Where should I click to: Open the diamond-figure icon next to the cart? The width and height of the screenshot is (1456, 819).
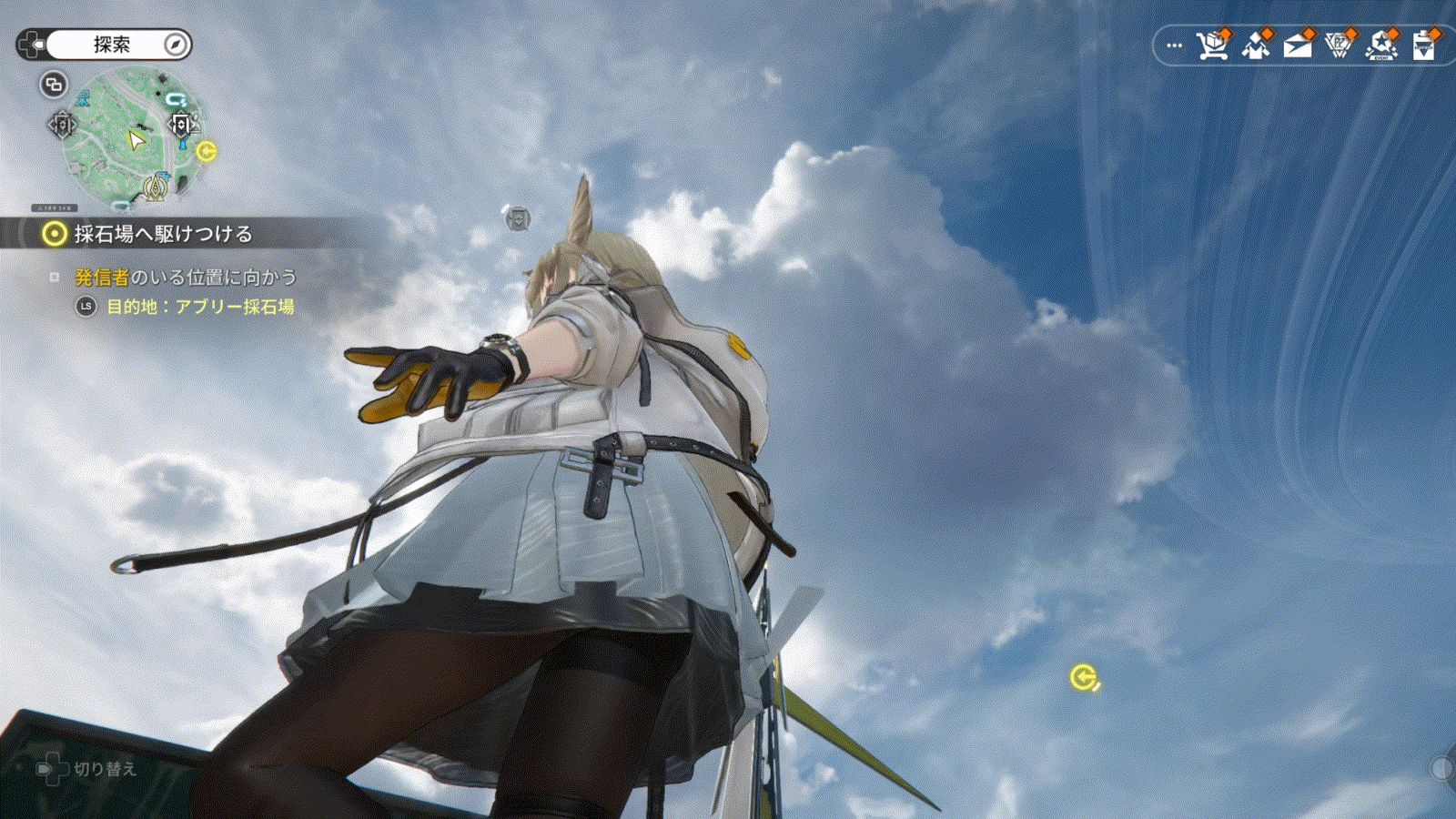tap(1256, 45)
